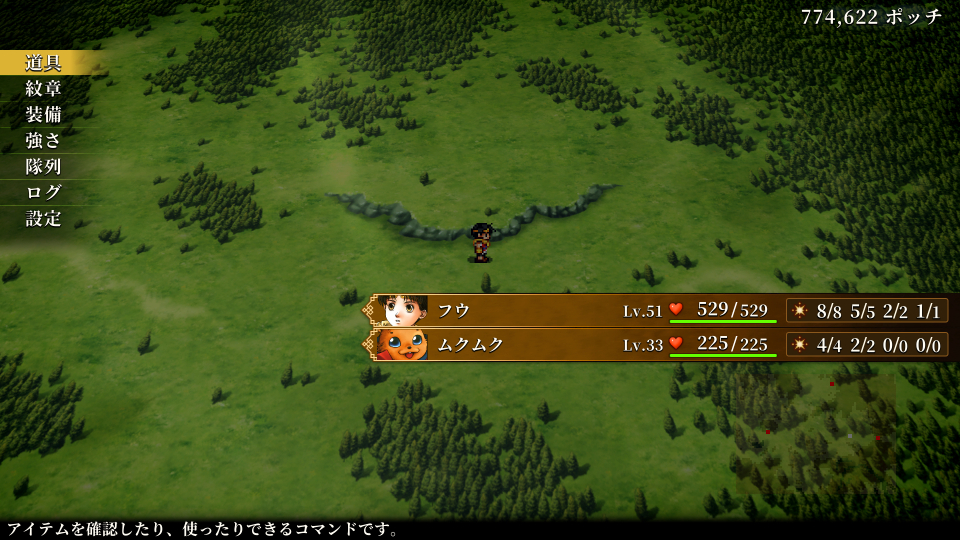Open the ログ (Log) menu
The height and width of the screenshot is (540, 960).
44,193
